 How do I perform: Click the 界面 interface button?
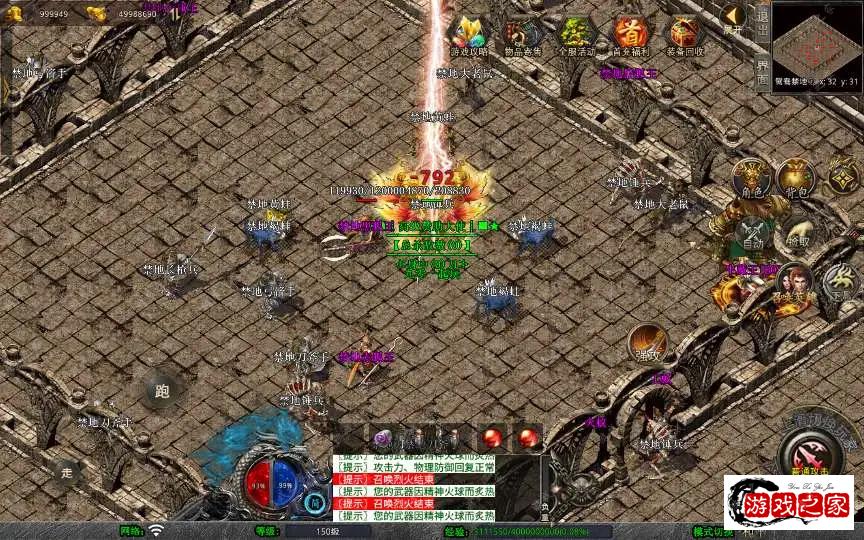[762, 72]
